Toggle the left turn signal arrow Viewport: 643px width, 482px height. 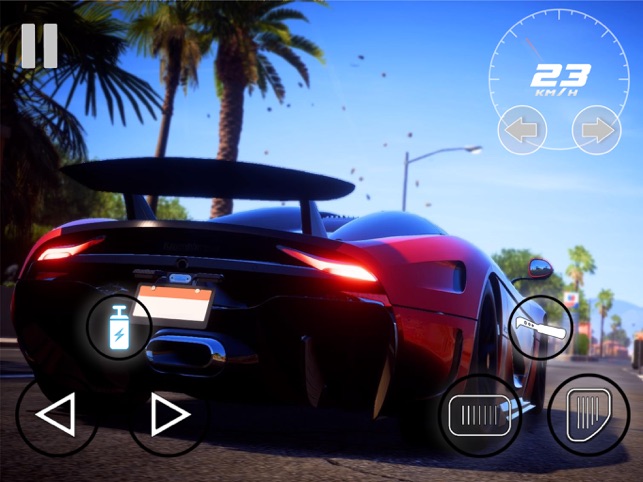click(522, 130)
